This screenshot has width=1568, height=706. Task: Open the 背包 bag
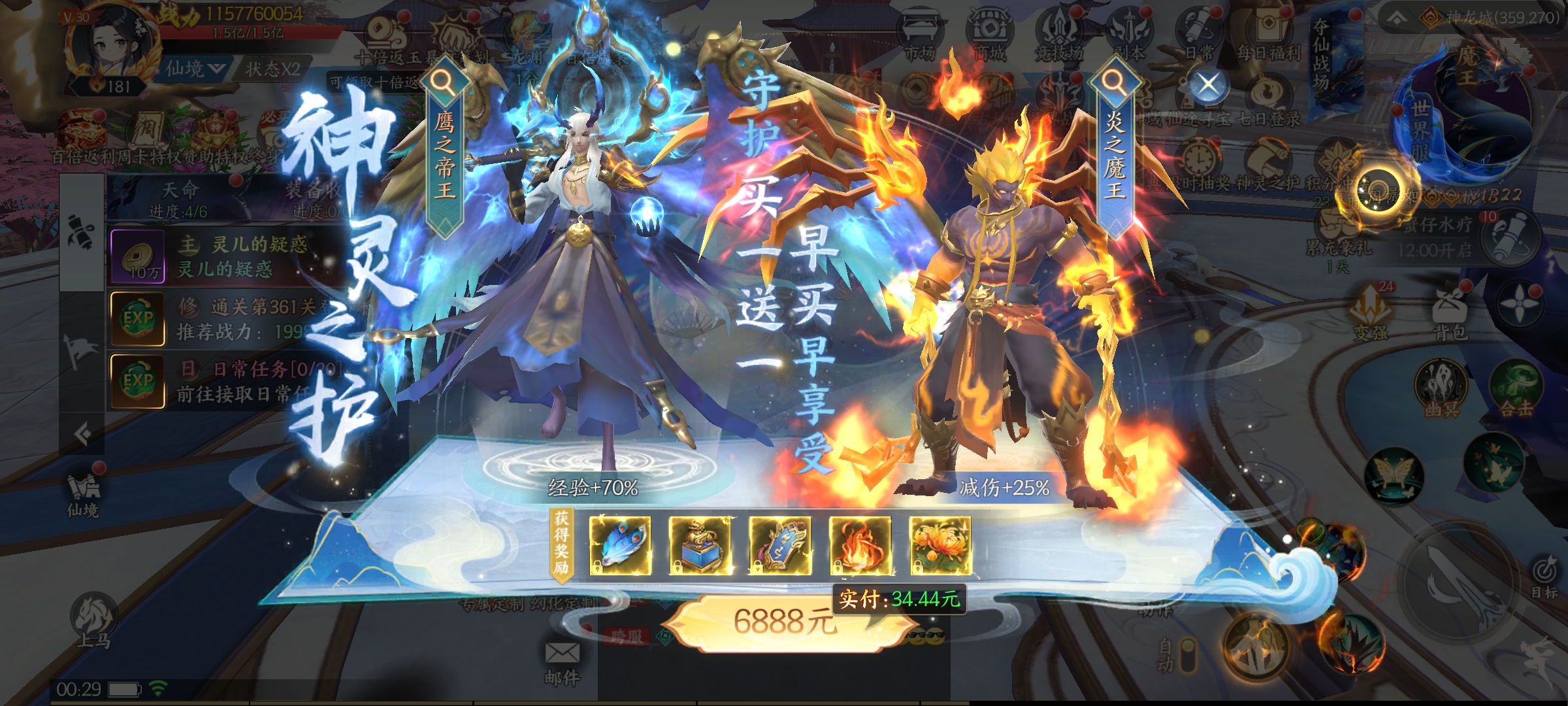click(1450, 312)
